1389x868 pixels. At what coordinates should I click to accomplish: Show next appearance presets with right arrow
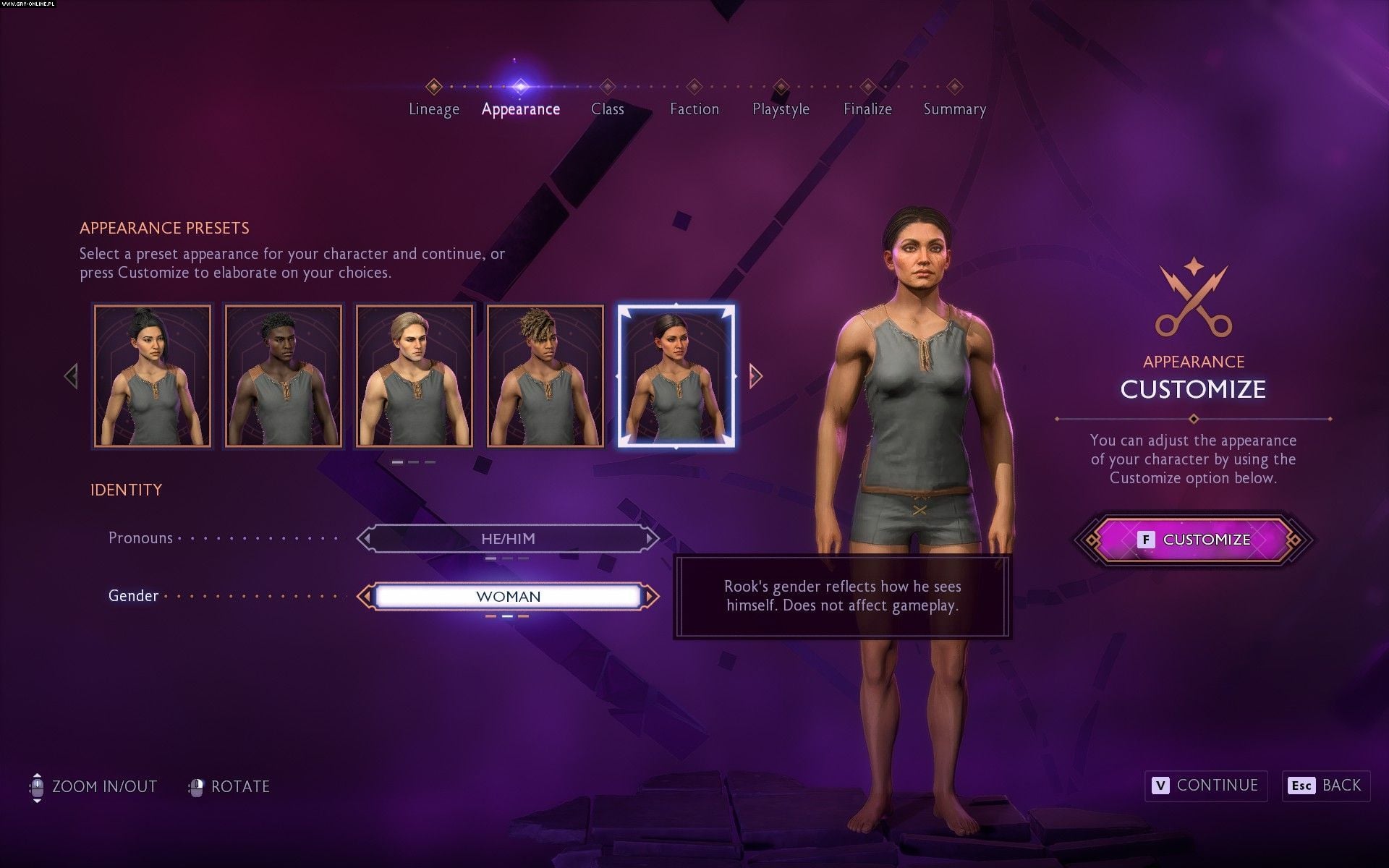756,376
